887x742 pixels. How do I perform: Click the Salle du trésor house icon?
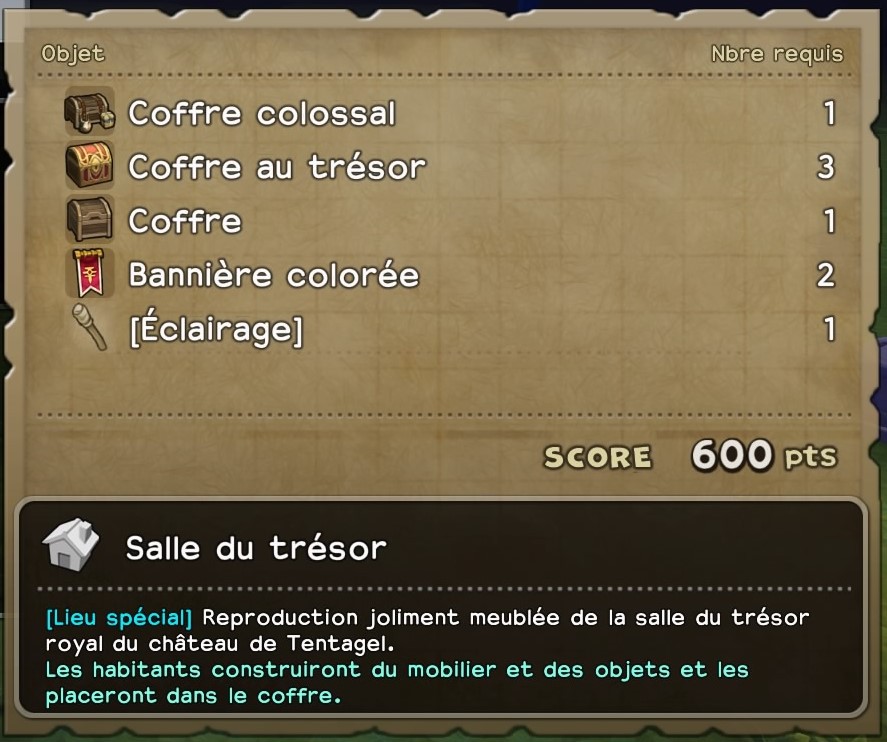click(x=71, y=546)
